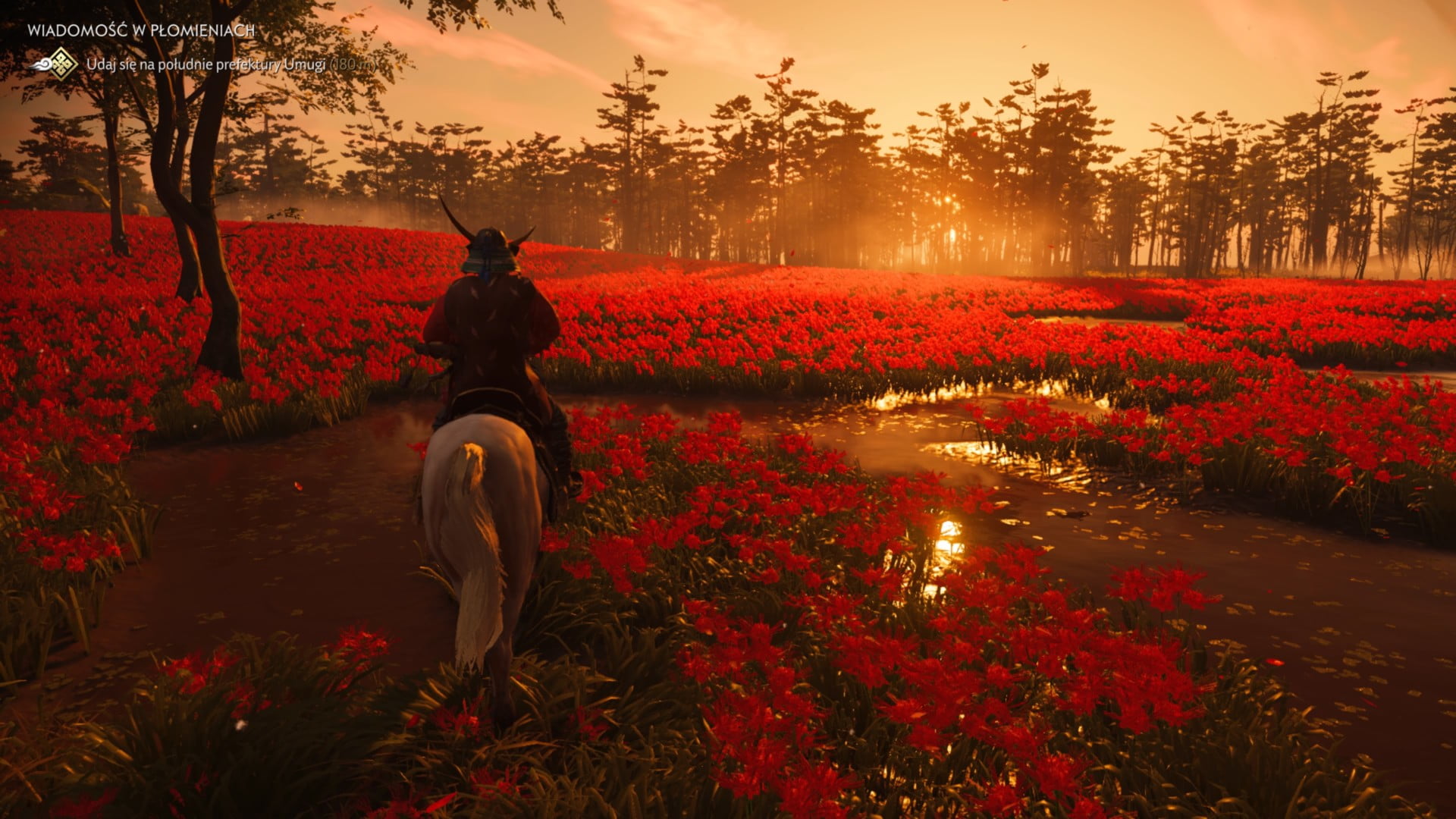Select the Wiadomość w Płomieniach quest title
The image size is (1456, 819).
tap(140, 31)
